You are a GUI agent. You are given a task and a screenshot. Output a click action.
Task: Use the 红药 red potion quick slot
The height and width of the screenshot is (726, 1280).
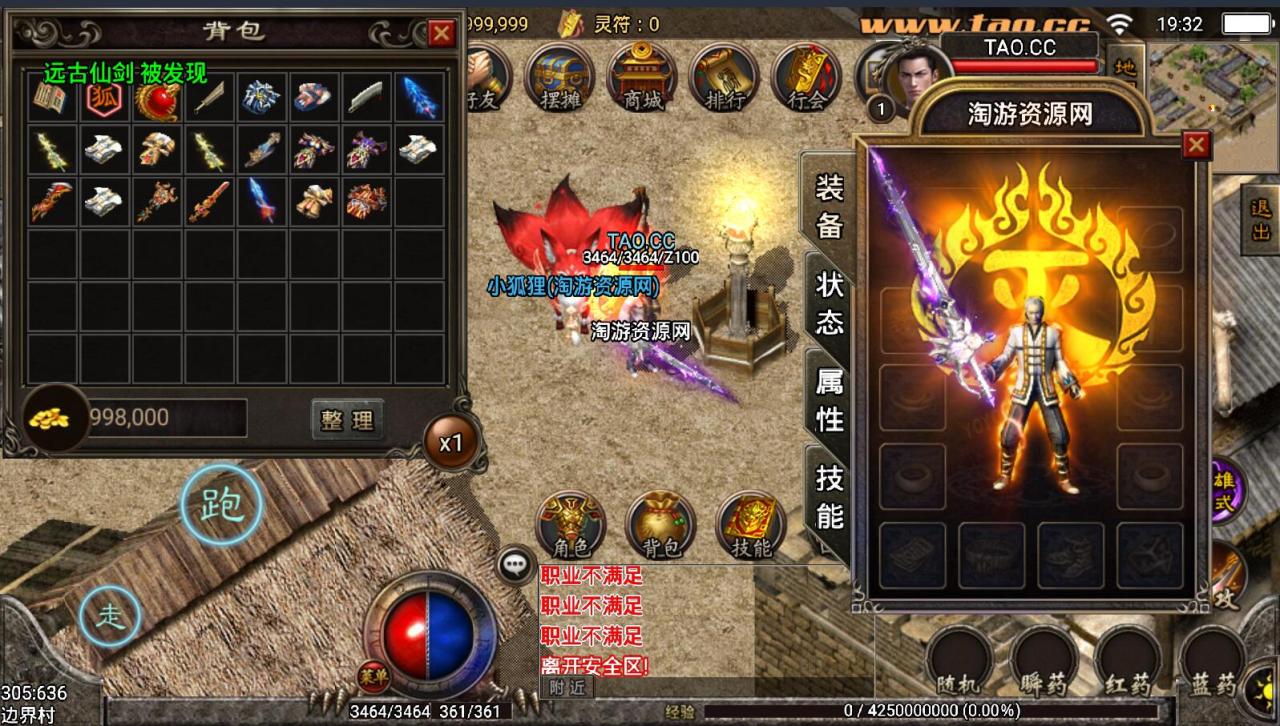click(1127, 662)
